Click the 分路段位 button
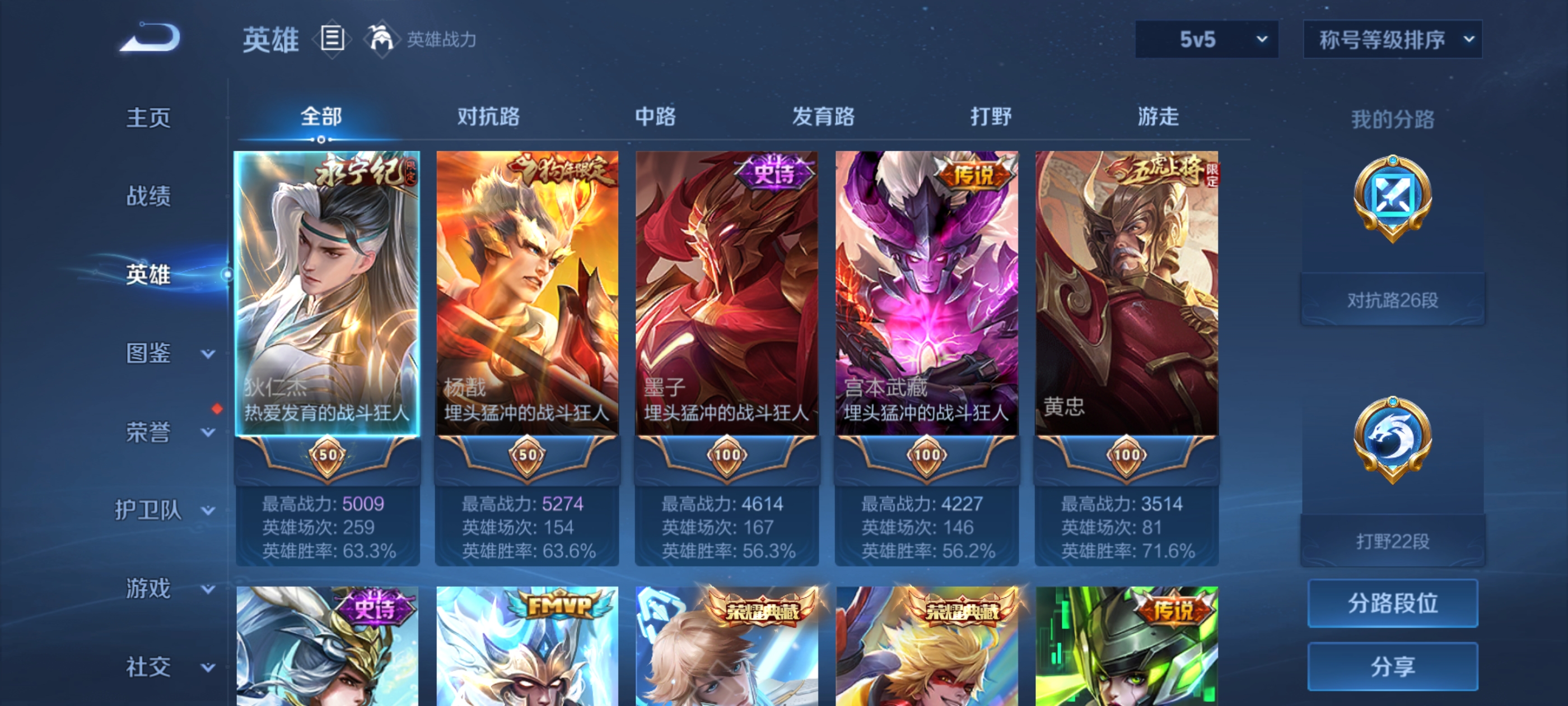This screenshot has width=1568, height=706. pos(1394,603)
